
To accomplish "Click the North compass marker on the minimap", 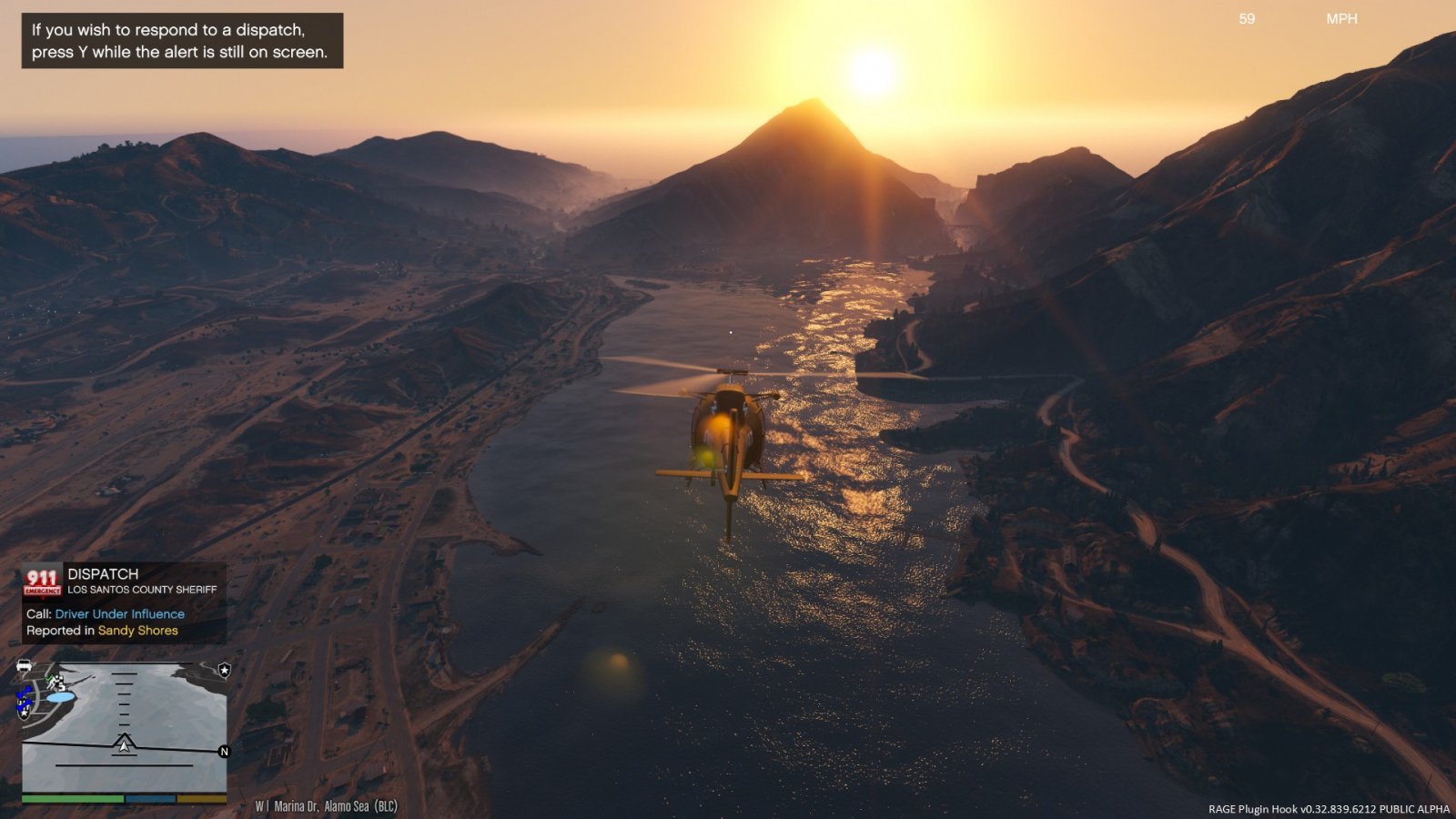I will coord(224,752).
